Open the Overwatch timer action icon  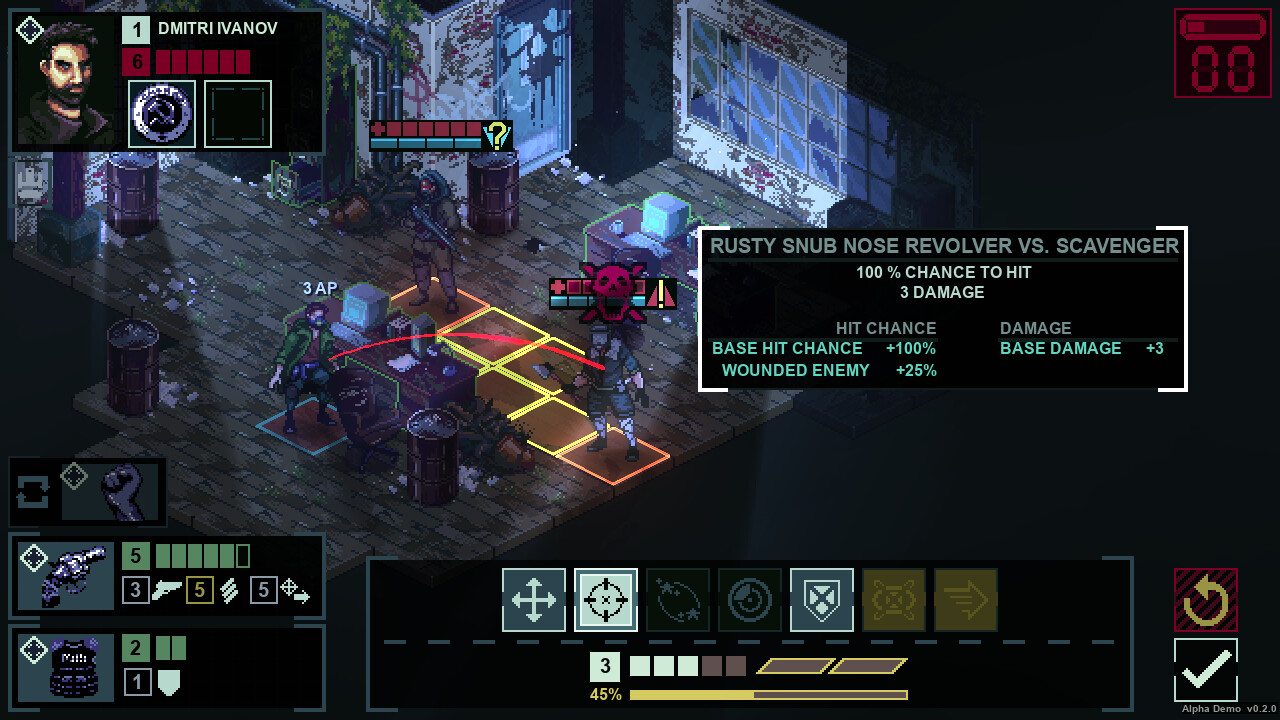[749, 599]
